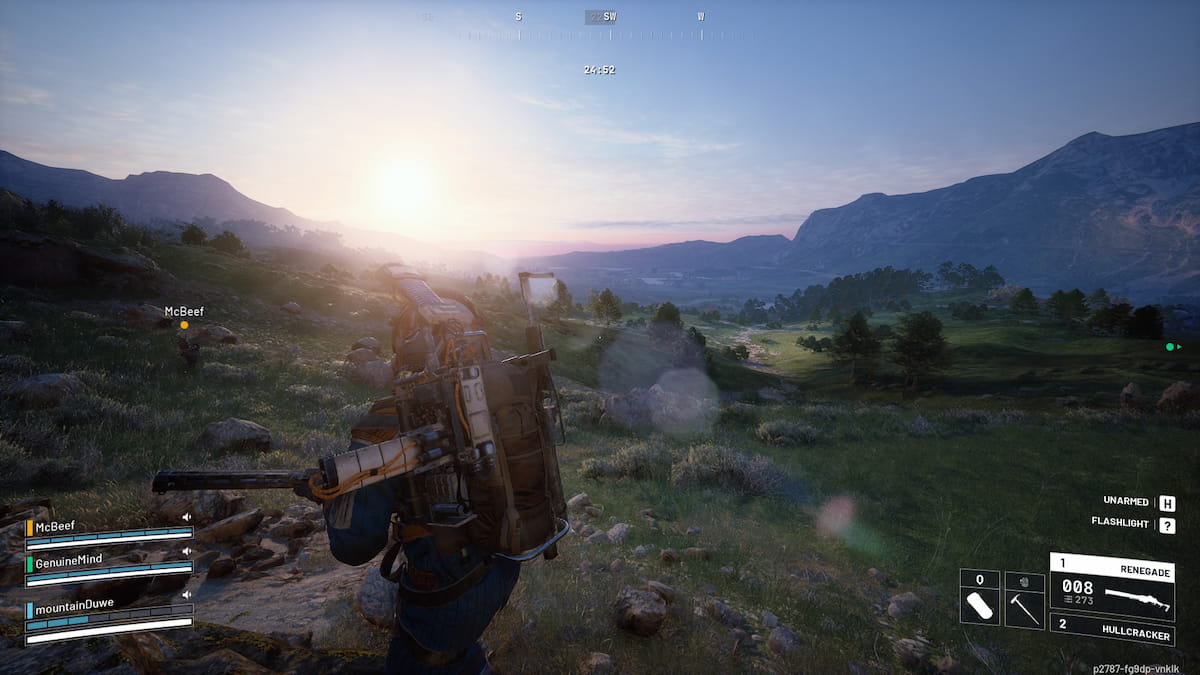Viewport: 1200px width, 675px height.
Task: Click the orange McBeef teammate marker
Action: [x=184, y=325]
